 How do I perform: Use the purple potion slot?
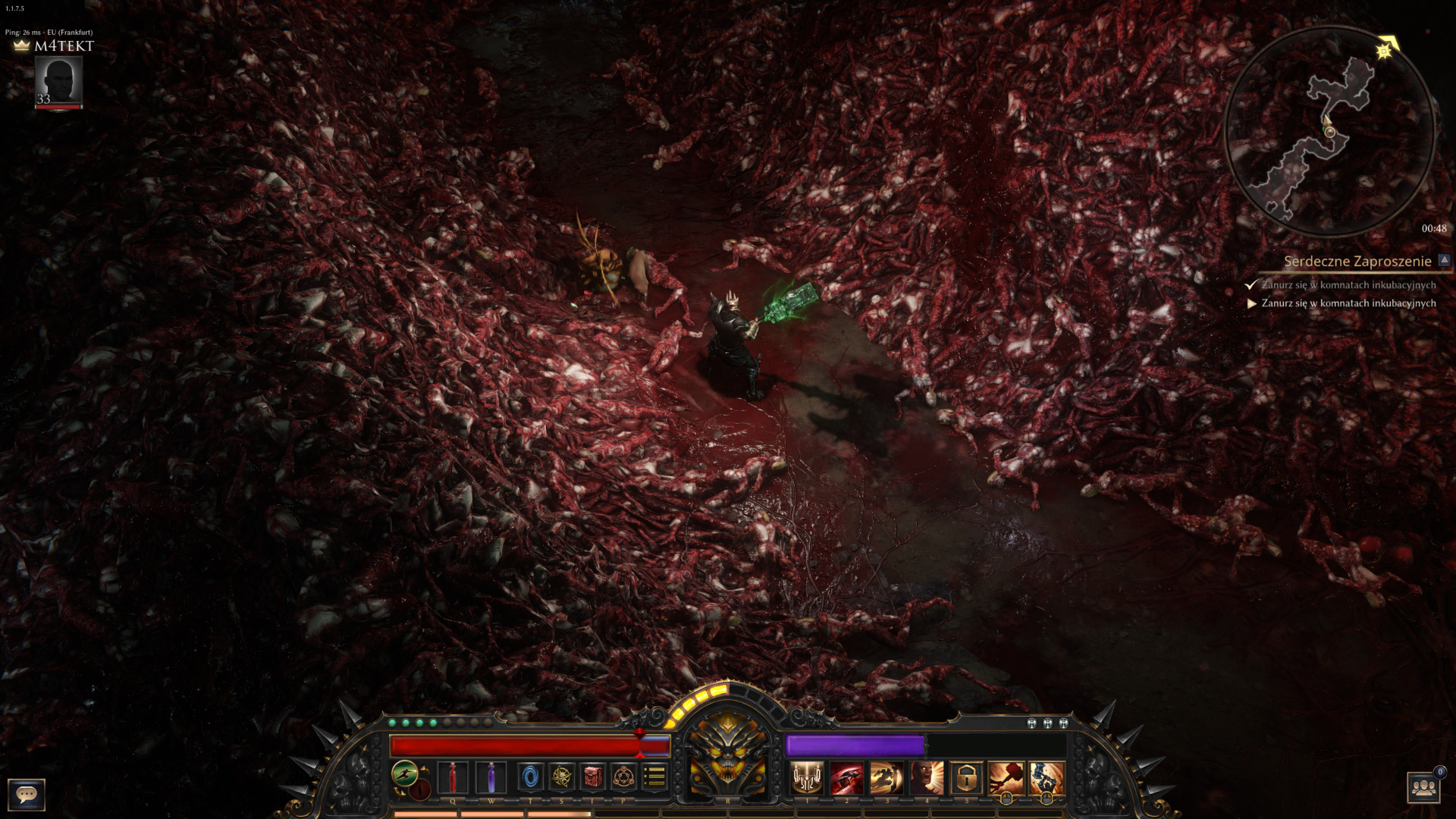pos(491,777)
